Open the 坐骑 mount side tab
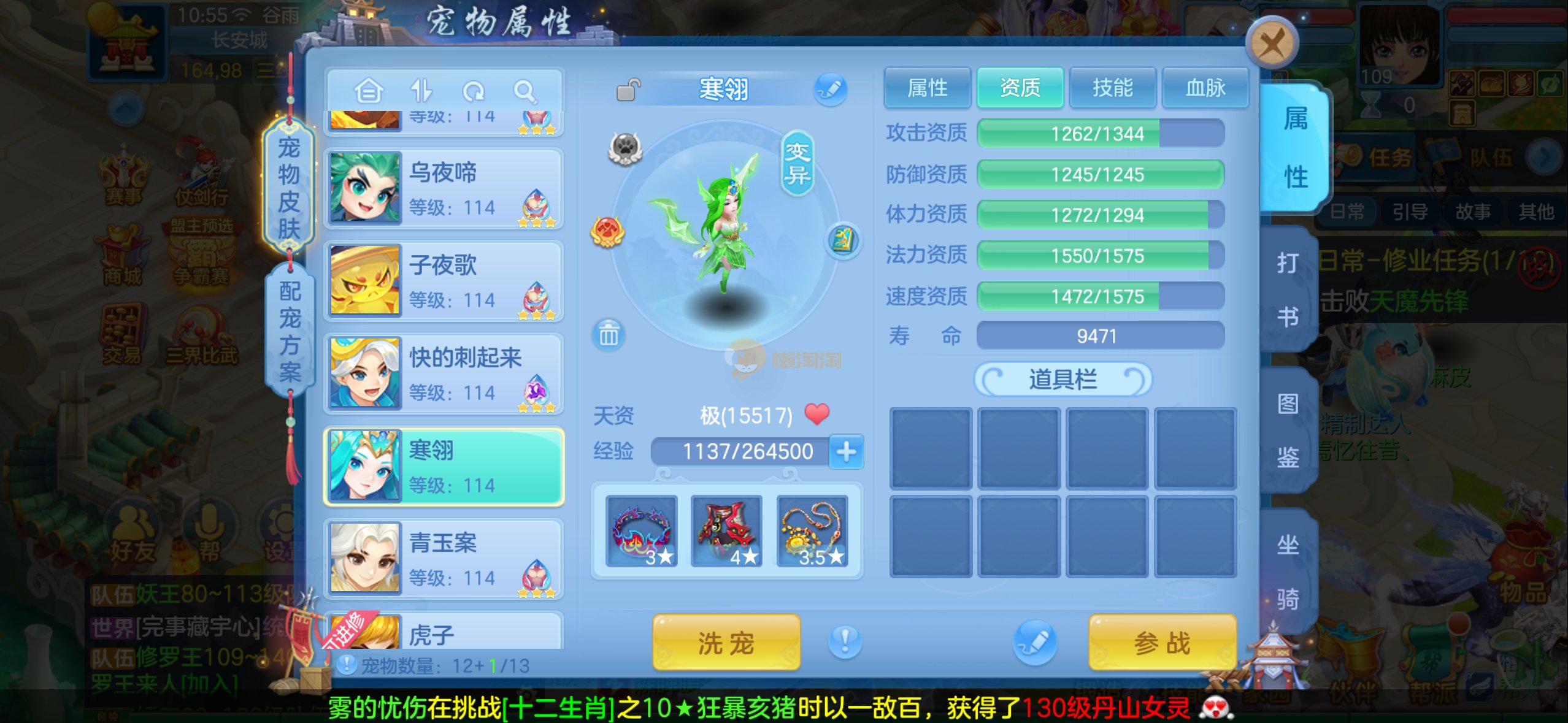1568x723 pixels. pos(1288,571)
